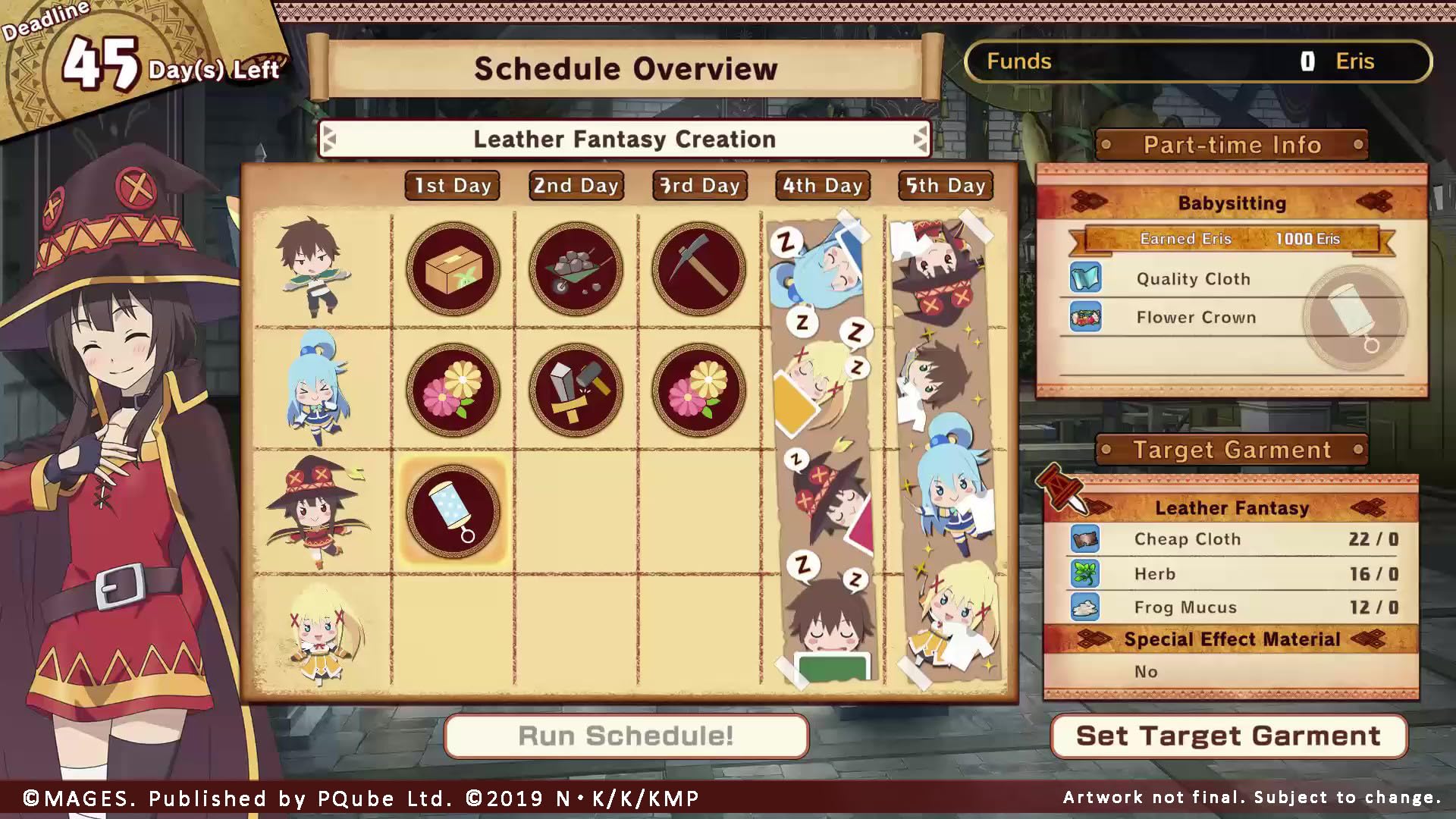Image resolution: width=1456 pixels, height=819 pixels.
Task: Select the smithing hammer icon on Aqua's 2nd Day
Action: point(576,391)
